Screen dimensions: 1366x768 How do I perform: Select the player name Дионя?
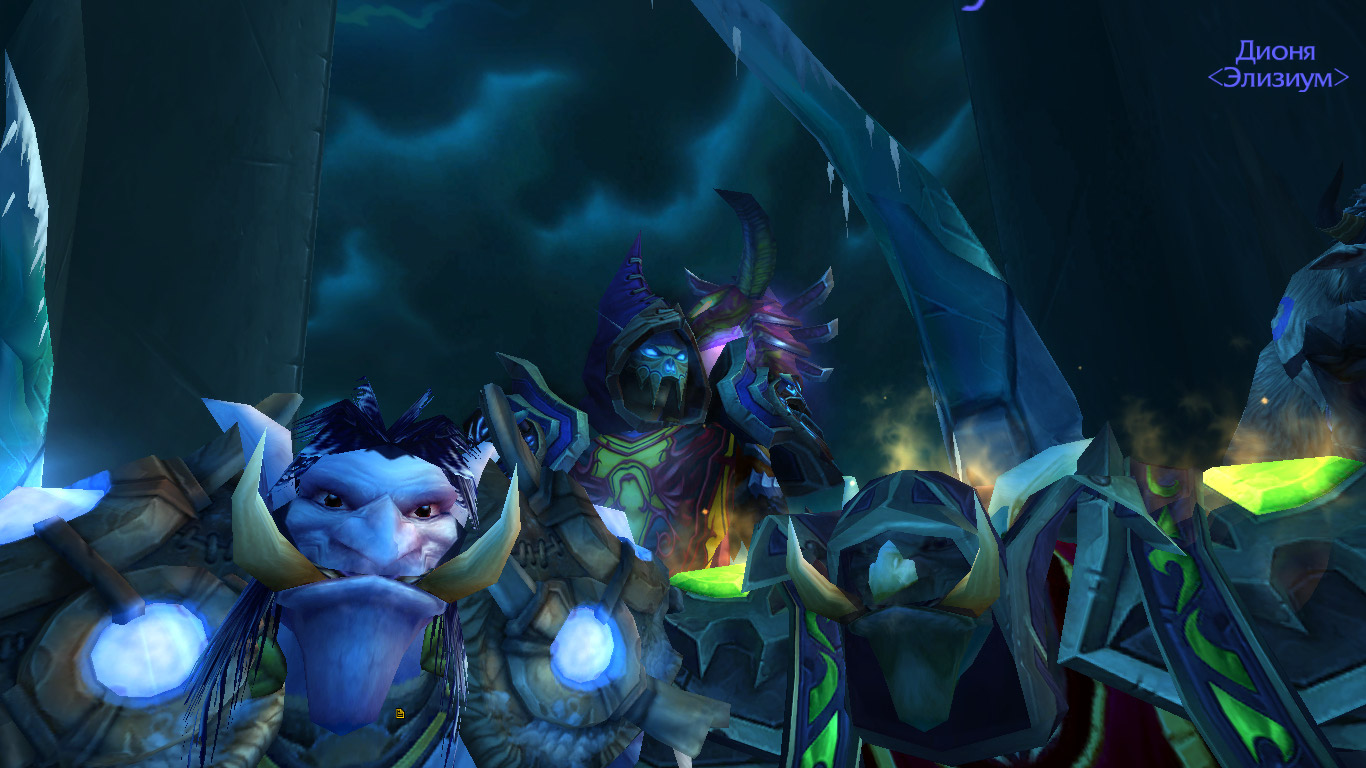point(1275,51)
